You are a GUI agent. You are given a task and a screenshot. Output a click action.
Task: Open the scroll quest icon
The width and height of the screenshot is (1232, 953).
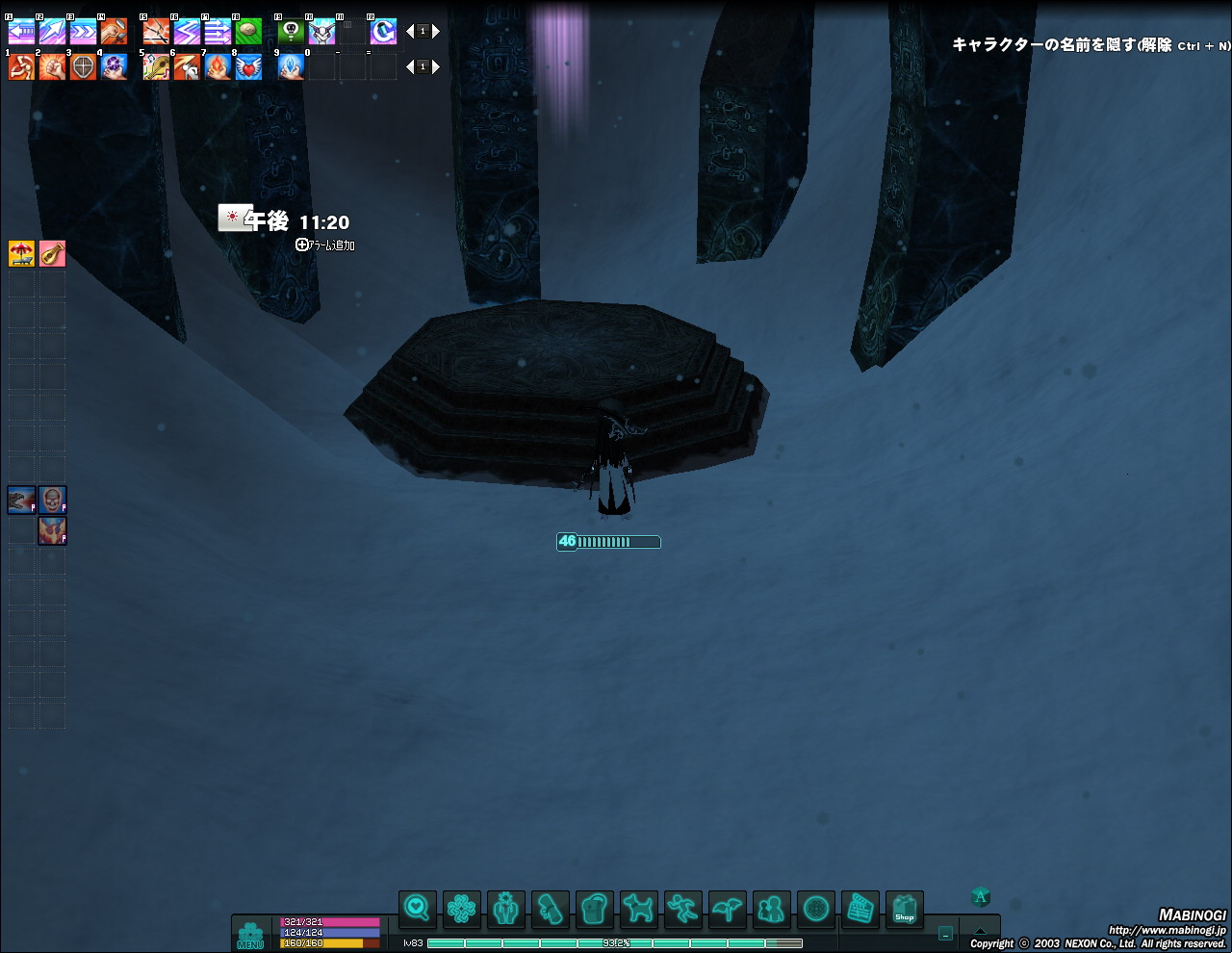click(x=551, y=909)
